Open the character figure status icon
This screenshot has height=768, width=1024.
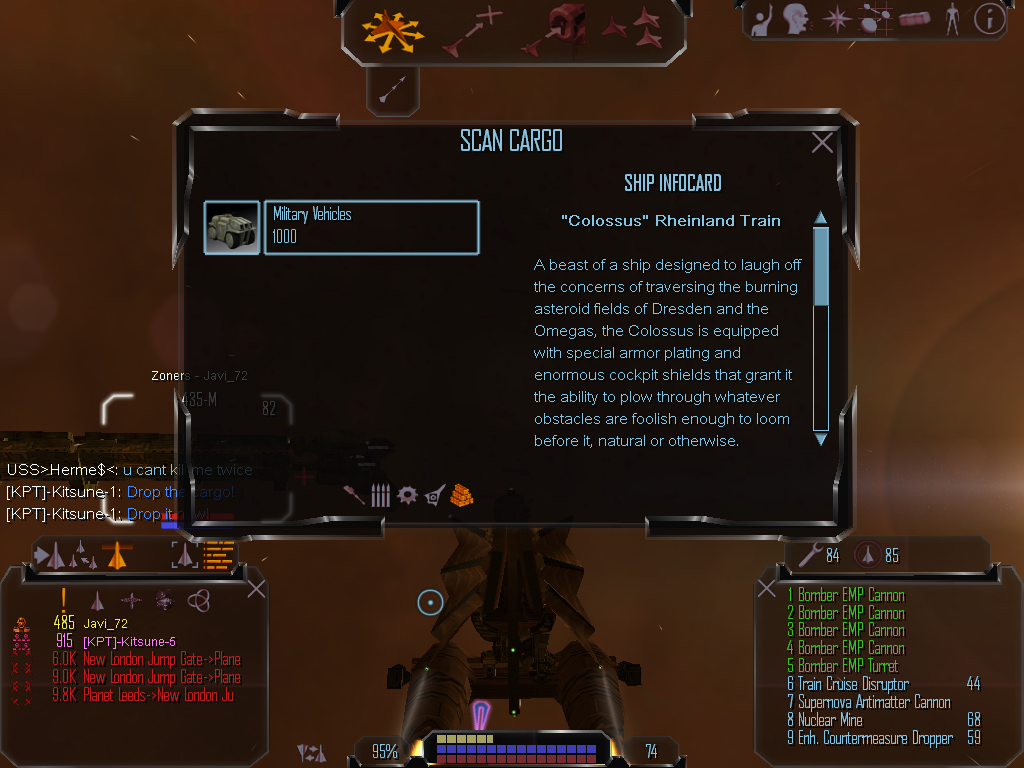coord(951,19)
